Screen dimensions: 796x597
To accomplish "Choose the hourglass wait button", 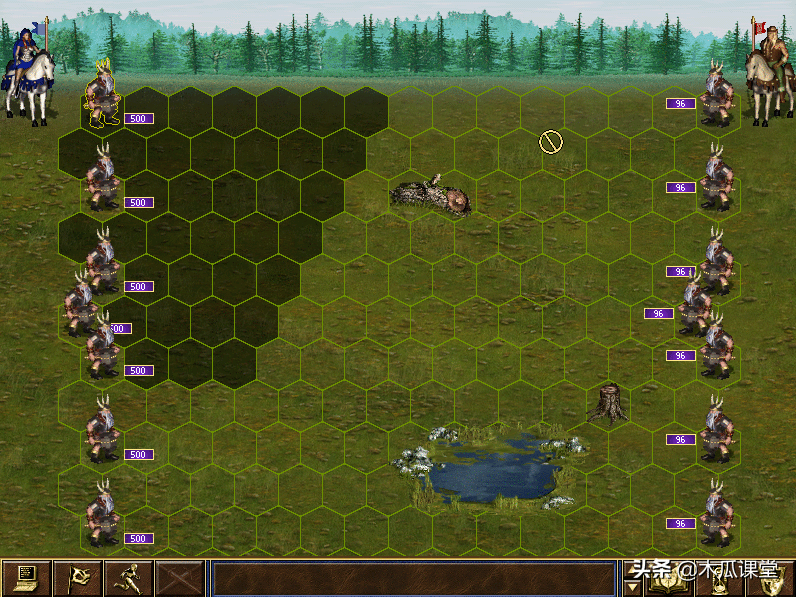I will pyautogui.click(x=719, y=580).
